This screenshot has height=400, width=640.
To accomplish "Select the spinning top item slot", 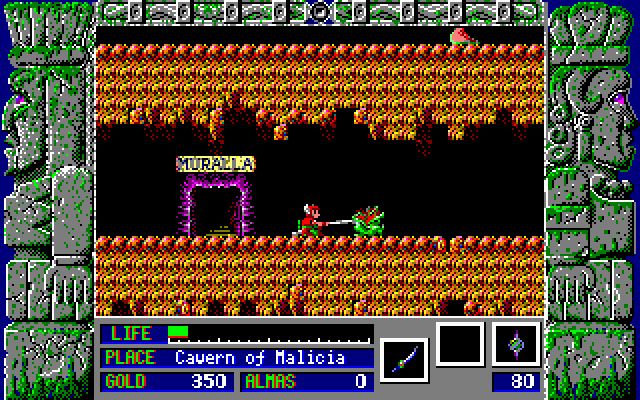I will pyautogui.click(x=516, y=345).
